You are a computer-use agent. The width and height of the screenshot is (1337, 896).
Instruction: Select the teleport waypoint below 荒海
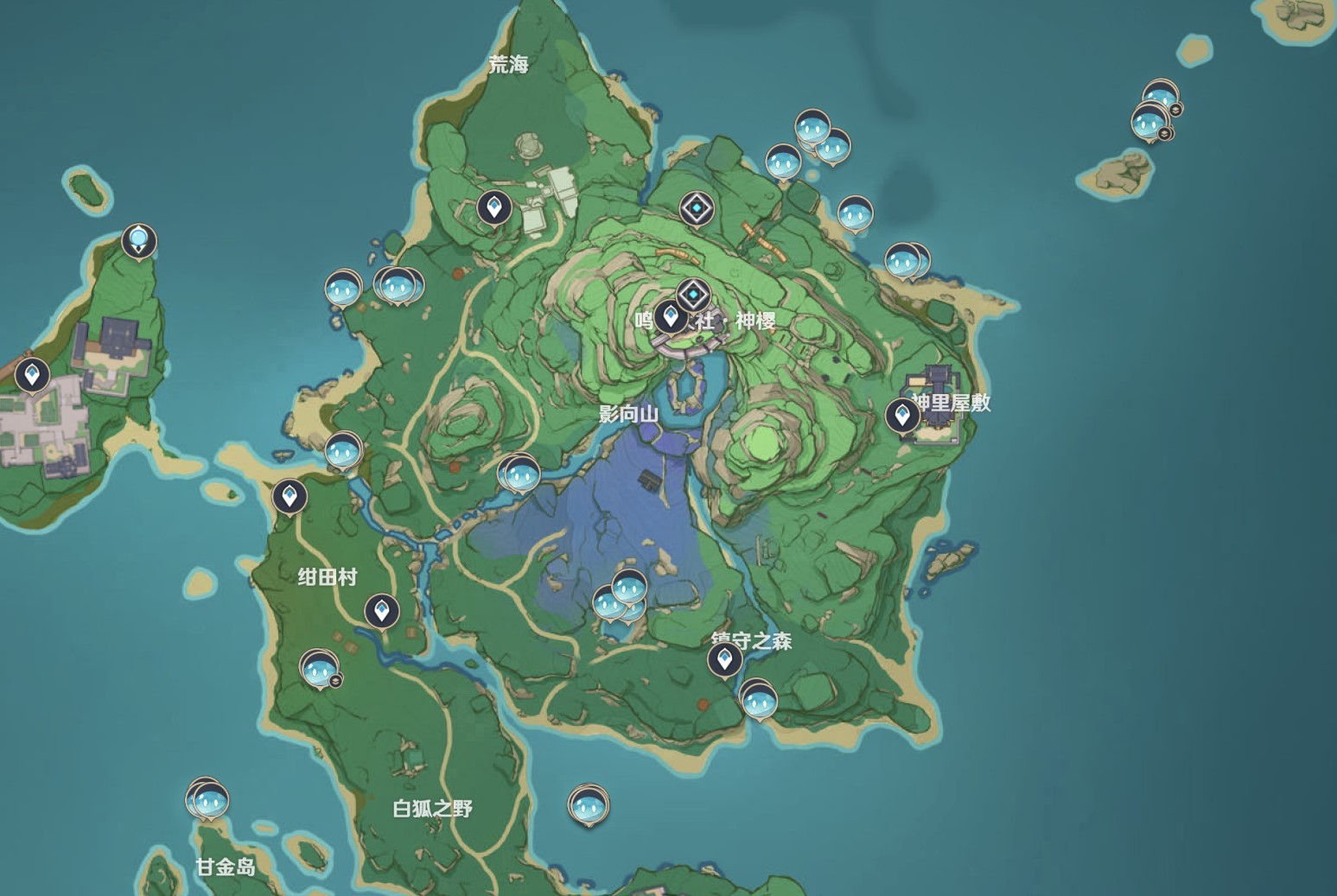494,207
